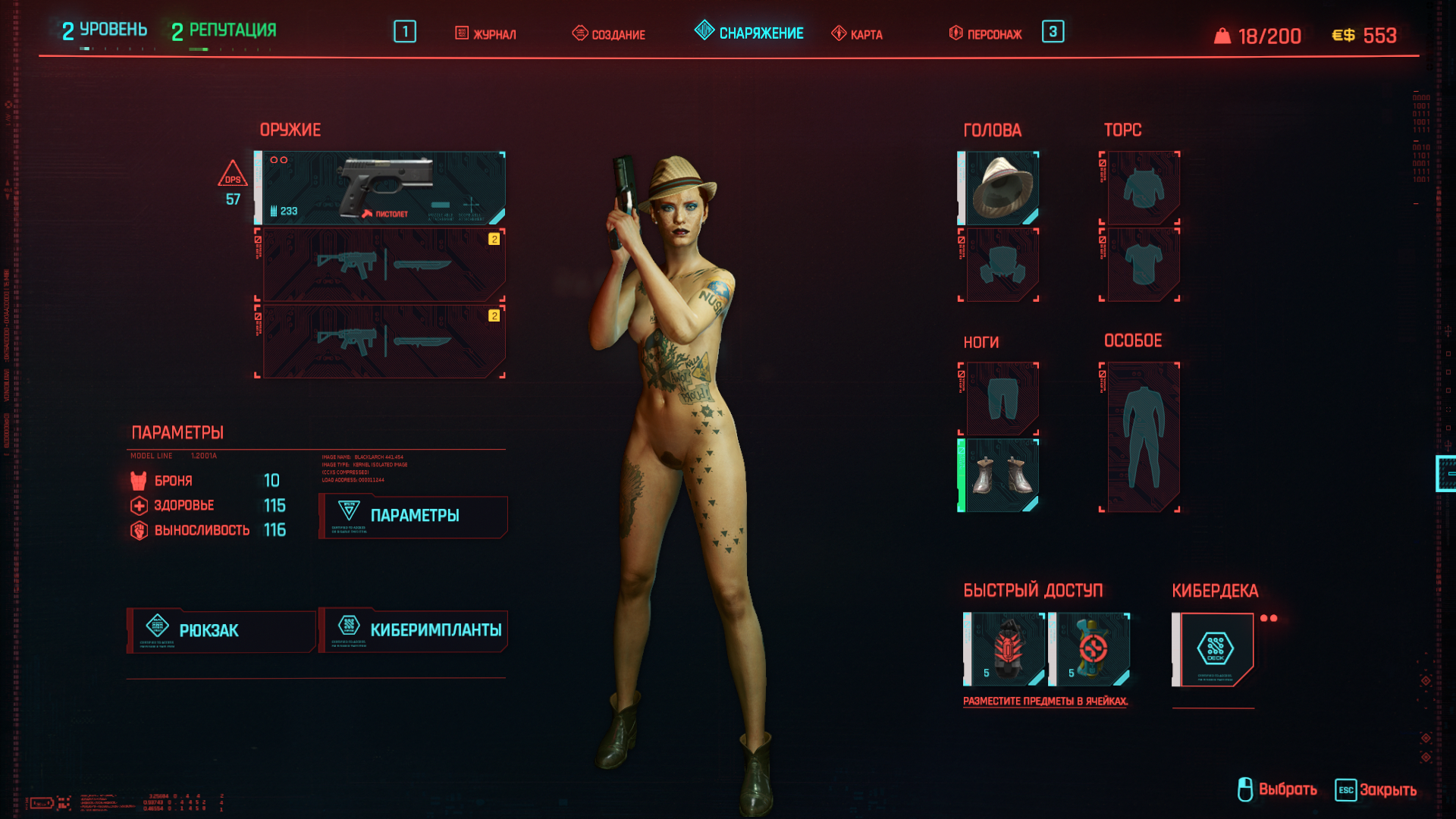
Task: Choose the healing inhaler quick-access slot
Action: point(1090,650)
